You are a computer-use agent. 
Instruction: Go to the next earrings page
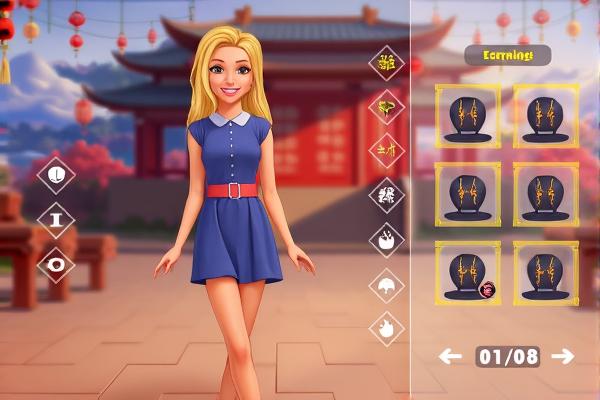(563, 356)
